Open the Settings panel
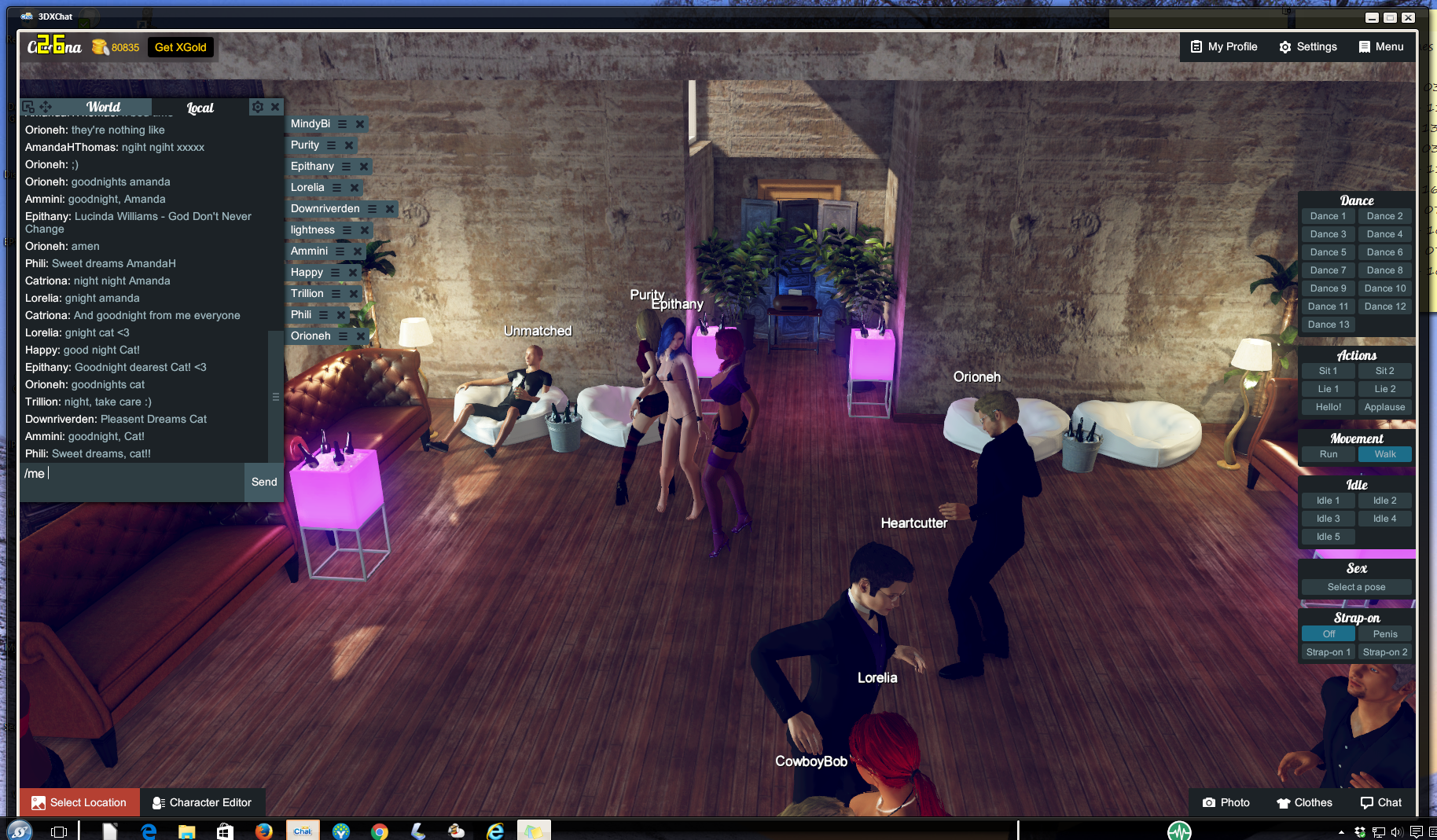This screenshot has height=840, width=1437. 1308,47
